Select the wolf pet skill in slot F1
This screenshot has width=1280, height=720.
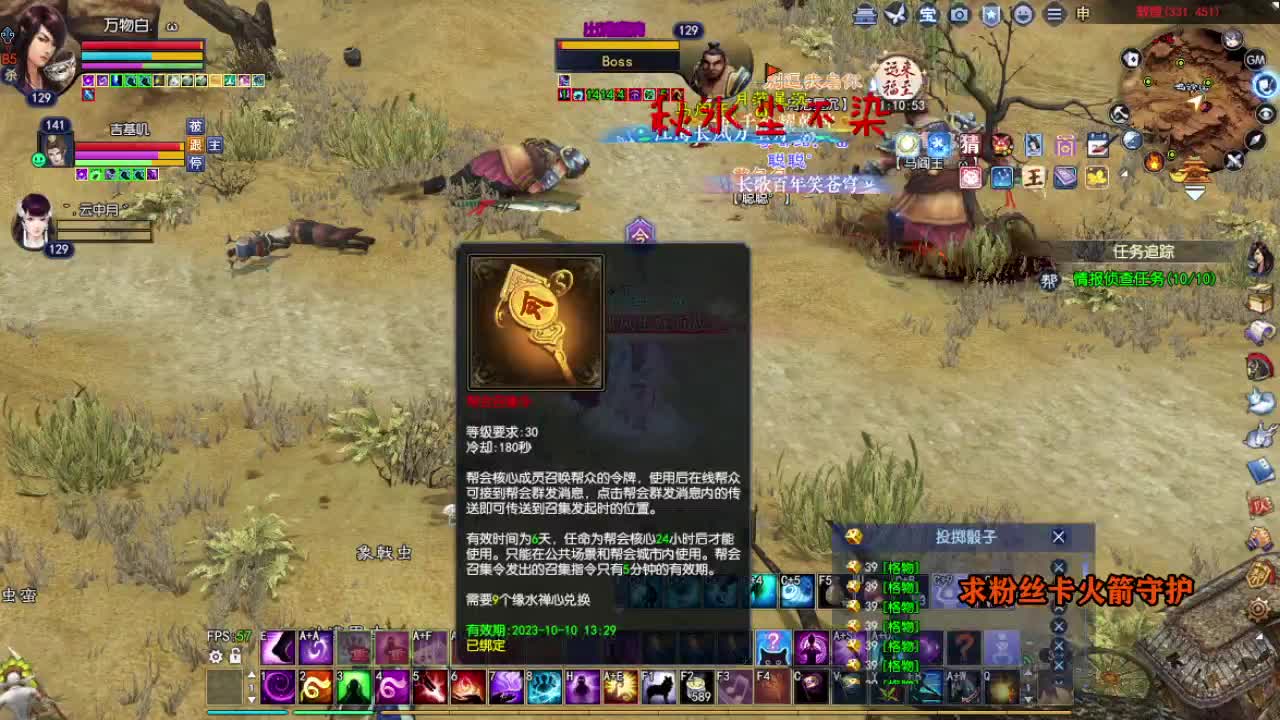pyautogui.click(x=657, y=688)
